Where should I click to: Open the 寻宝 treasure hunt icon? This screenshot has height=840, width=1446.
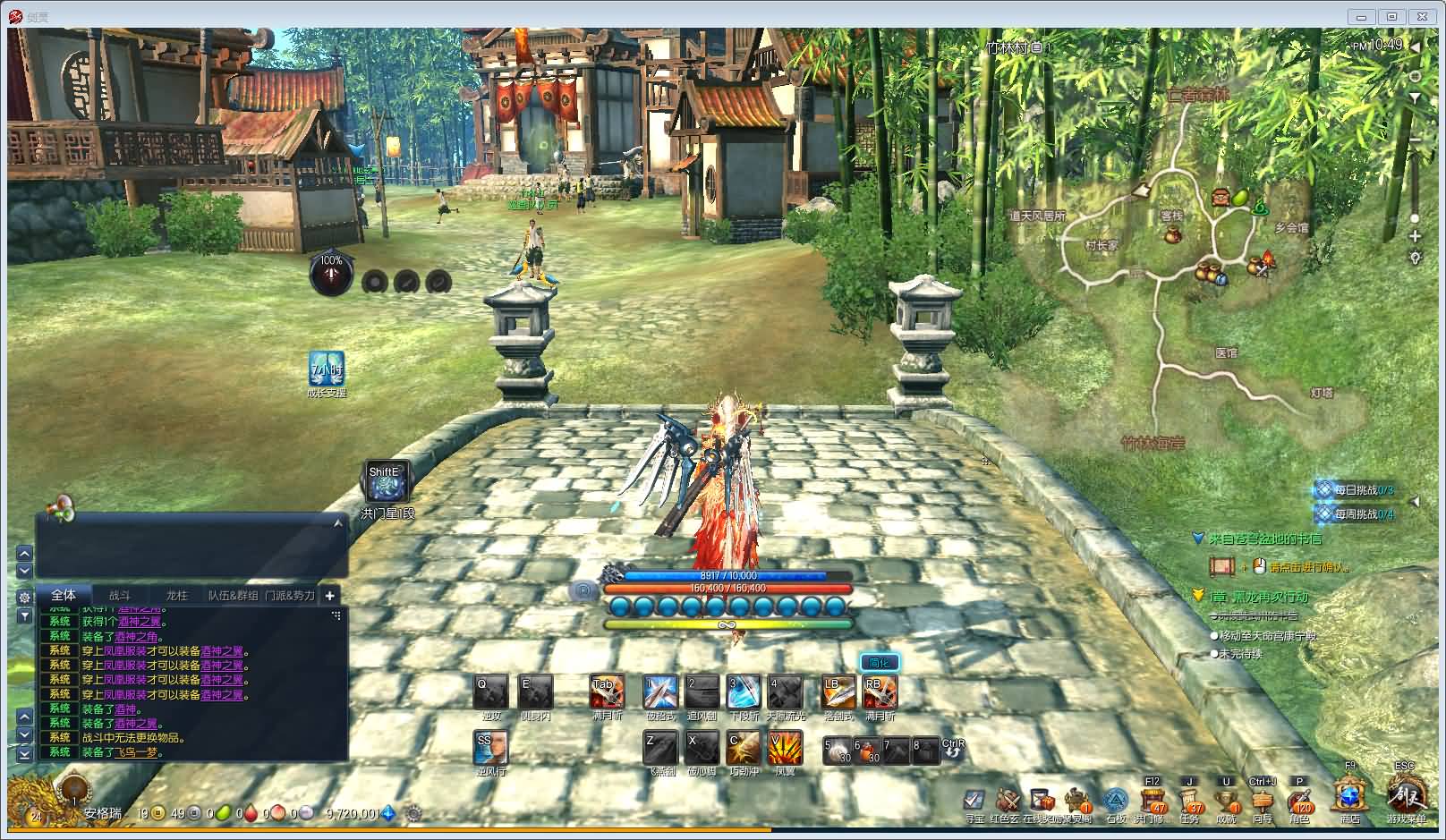tap(974, 799)
